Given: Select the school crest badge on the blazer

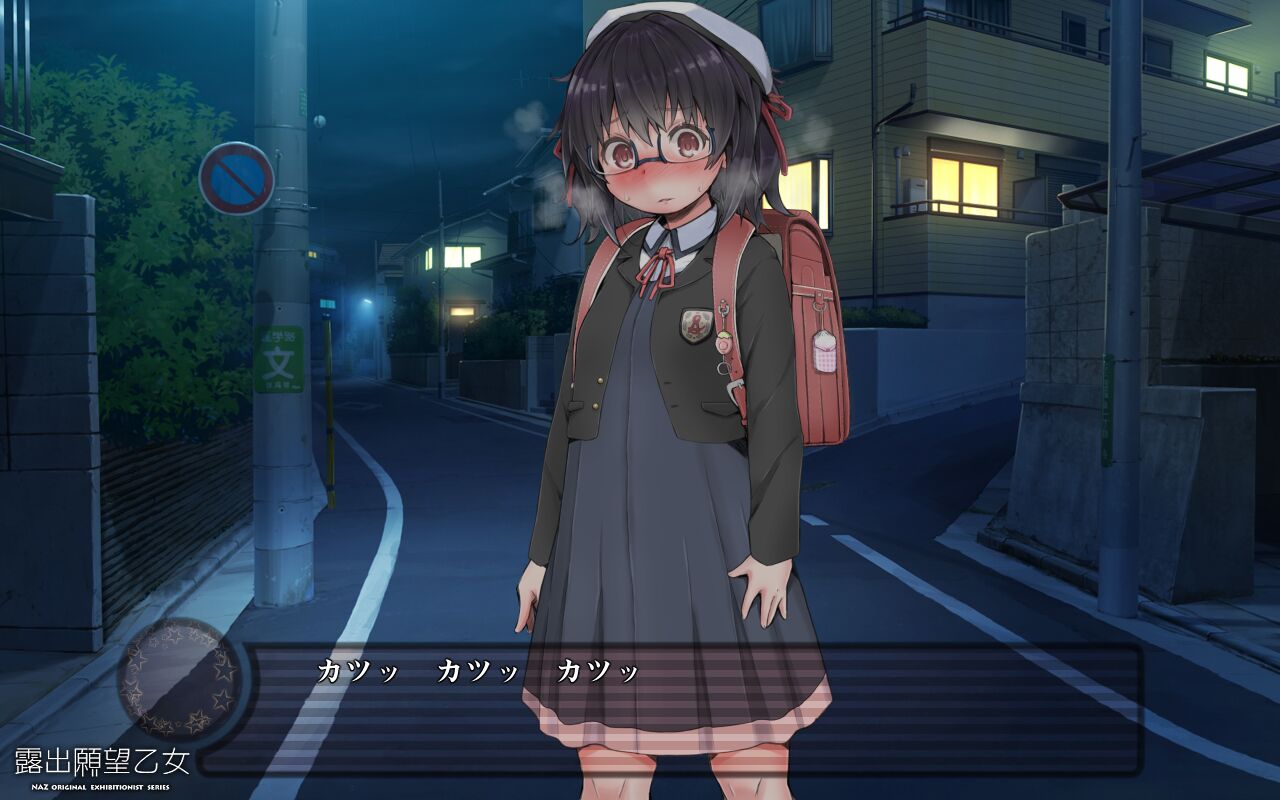Looking at the screenshot, I should [696, 324].
